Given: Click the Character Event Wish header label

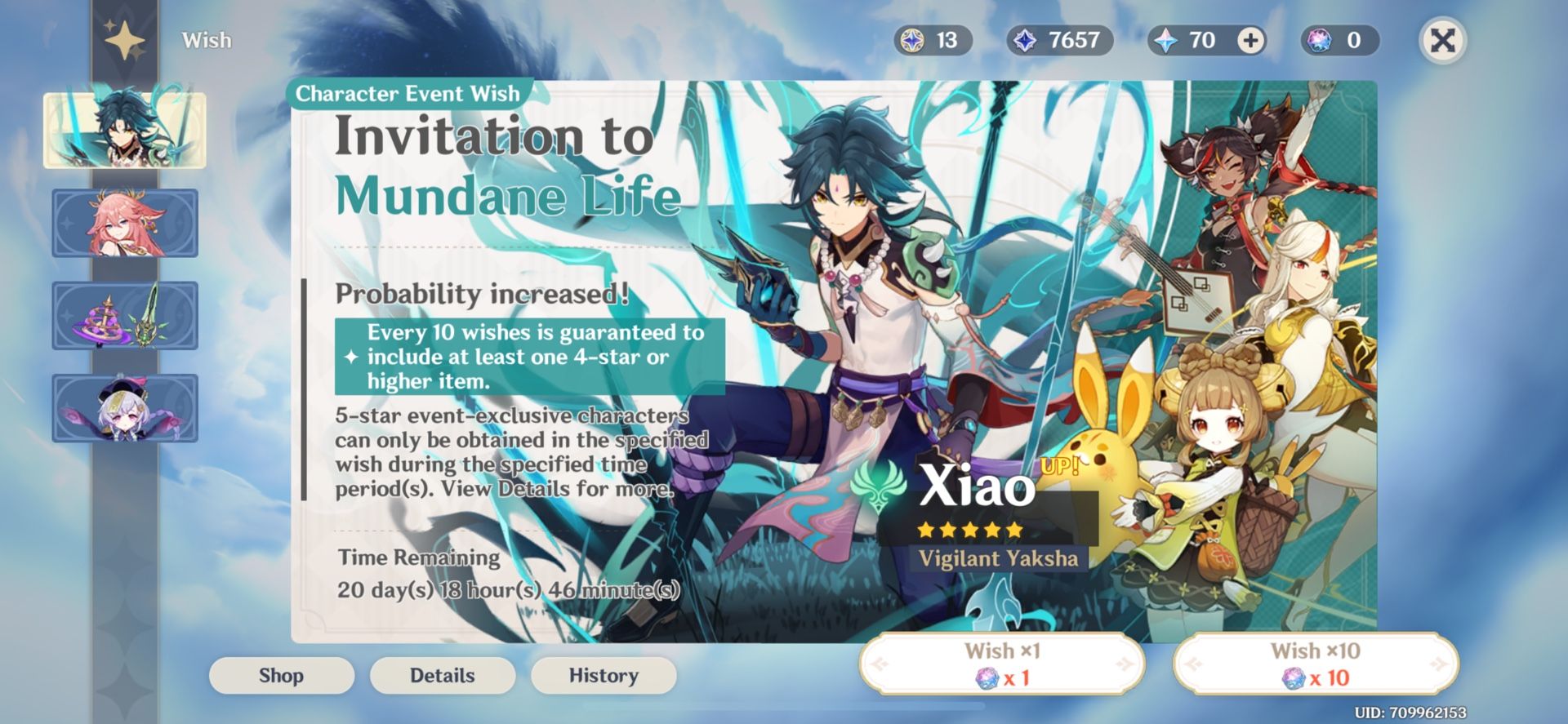Looking at the screenshot, I should [408, 93].
